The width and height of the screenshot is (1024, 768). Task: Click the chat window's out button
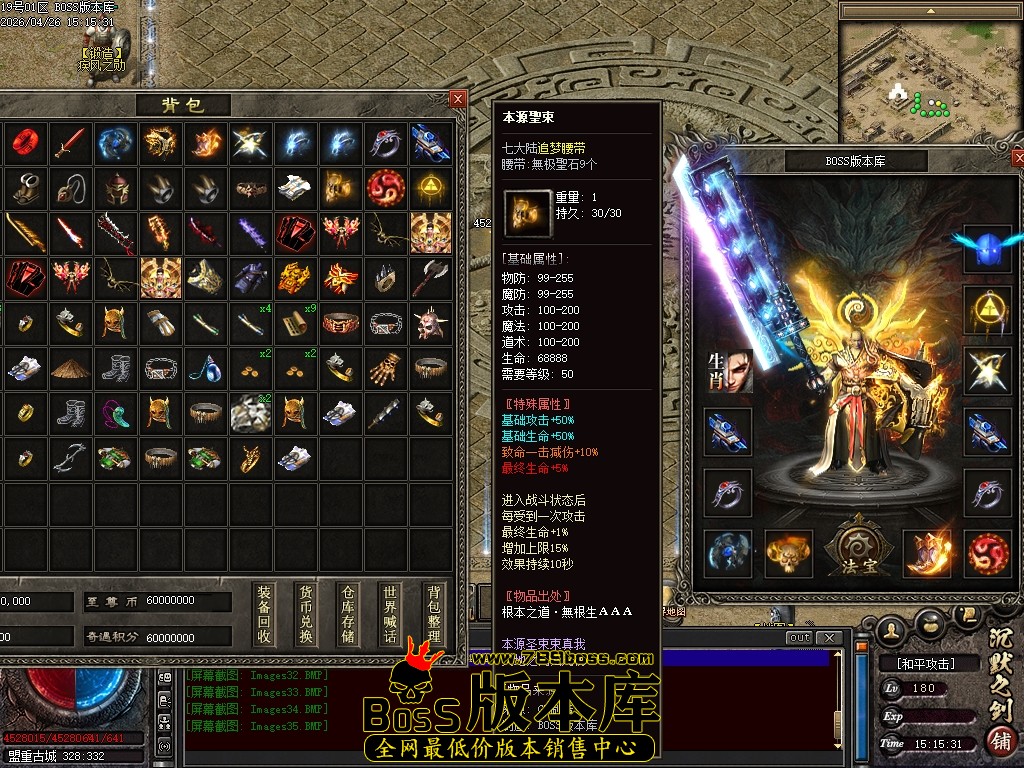click(x=799, y=638)
